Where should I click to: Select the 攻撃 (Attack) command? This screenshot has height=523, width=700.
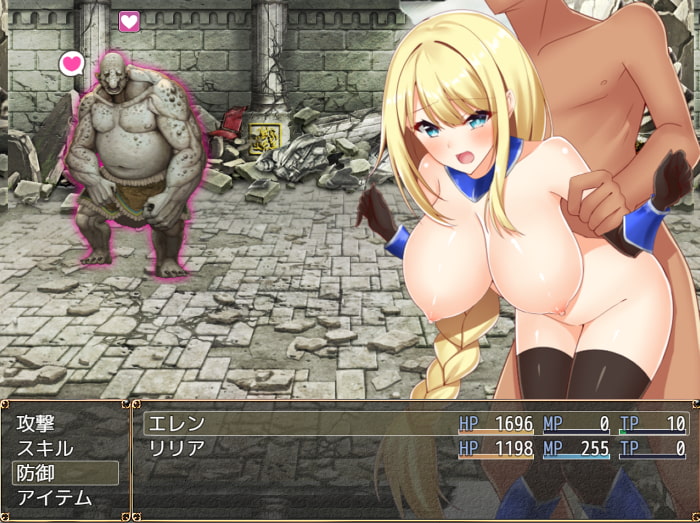[x=65, y=423]
